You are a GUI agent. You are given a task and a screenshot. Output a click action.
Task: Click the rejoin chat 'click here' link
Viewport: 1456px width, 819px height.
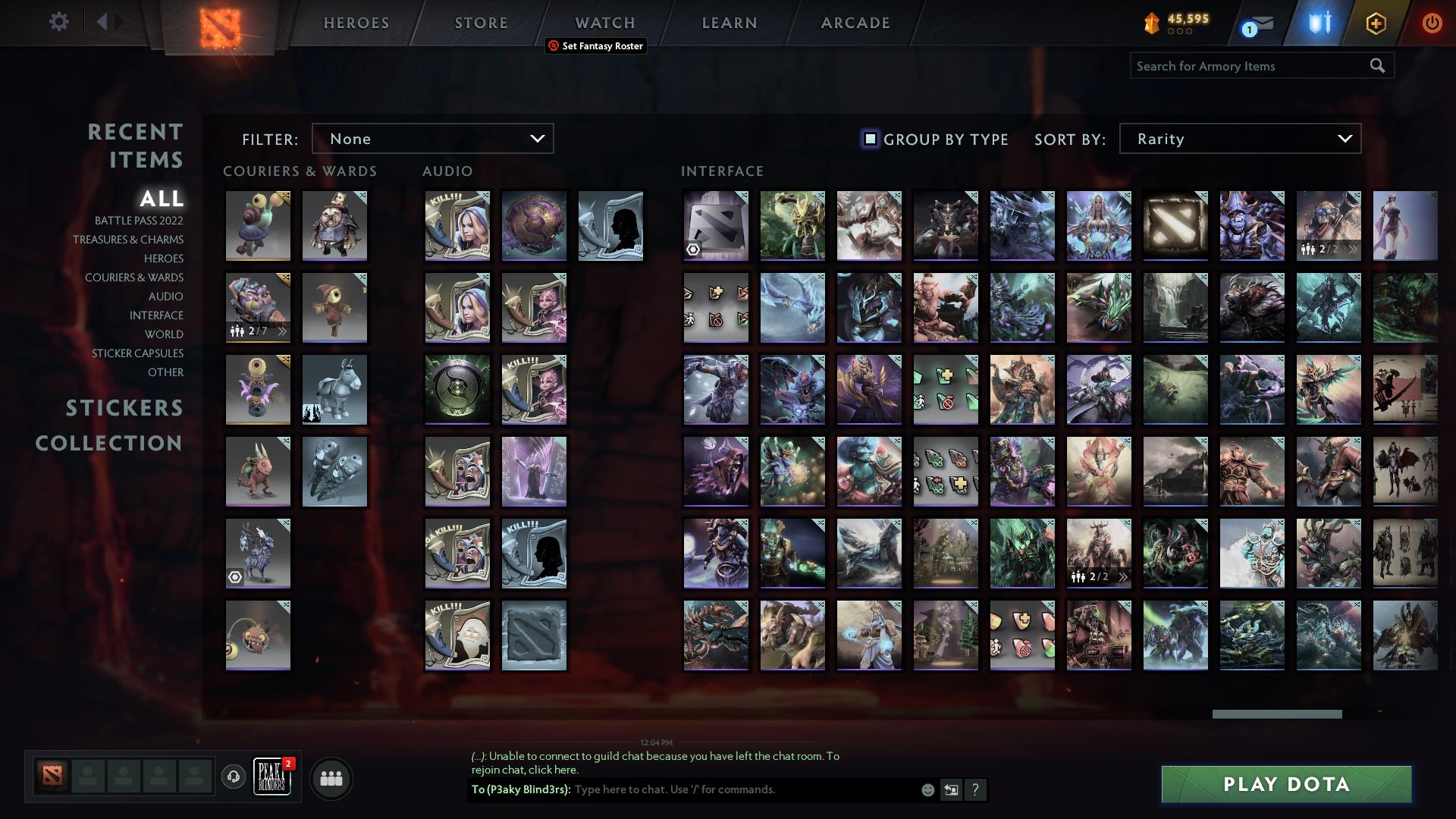(x=555, y=770)
